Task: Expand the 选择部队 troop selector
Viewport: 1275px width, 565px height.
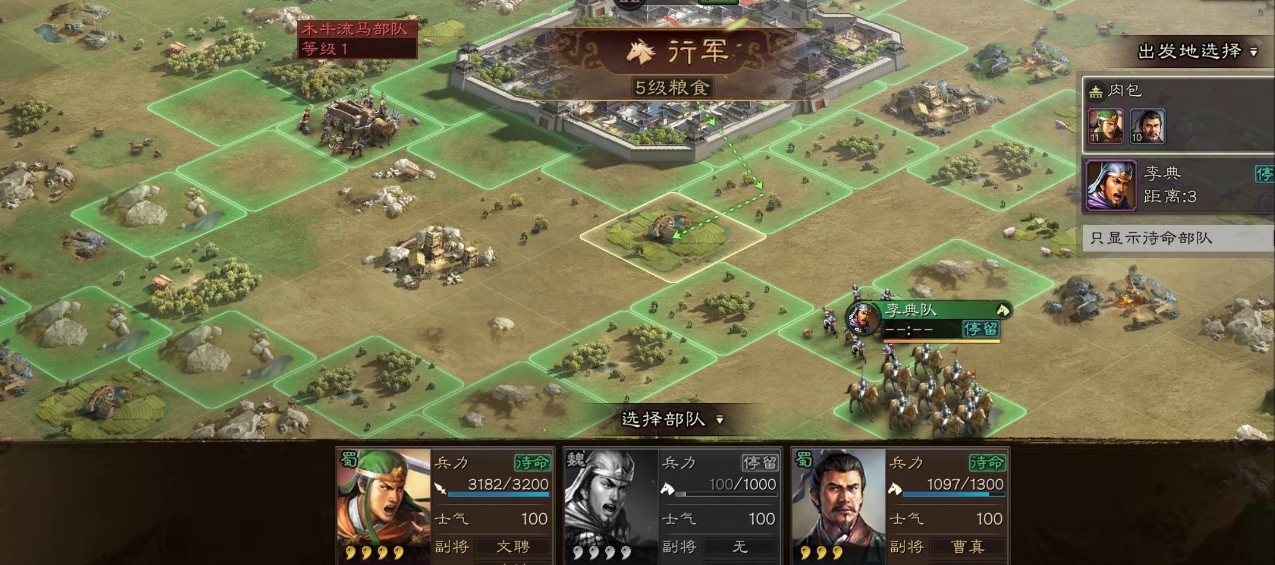Action: point(672,420)
